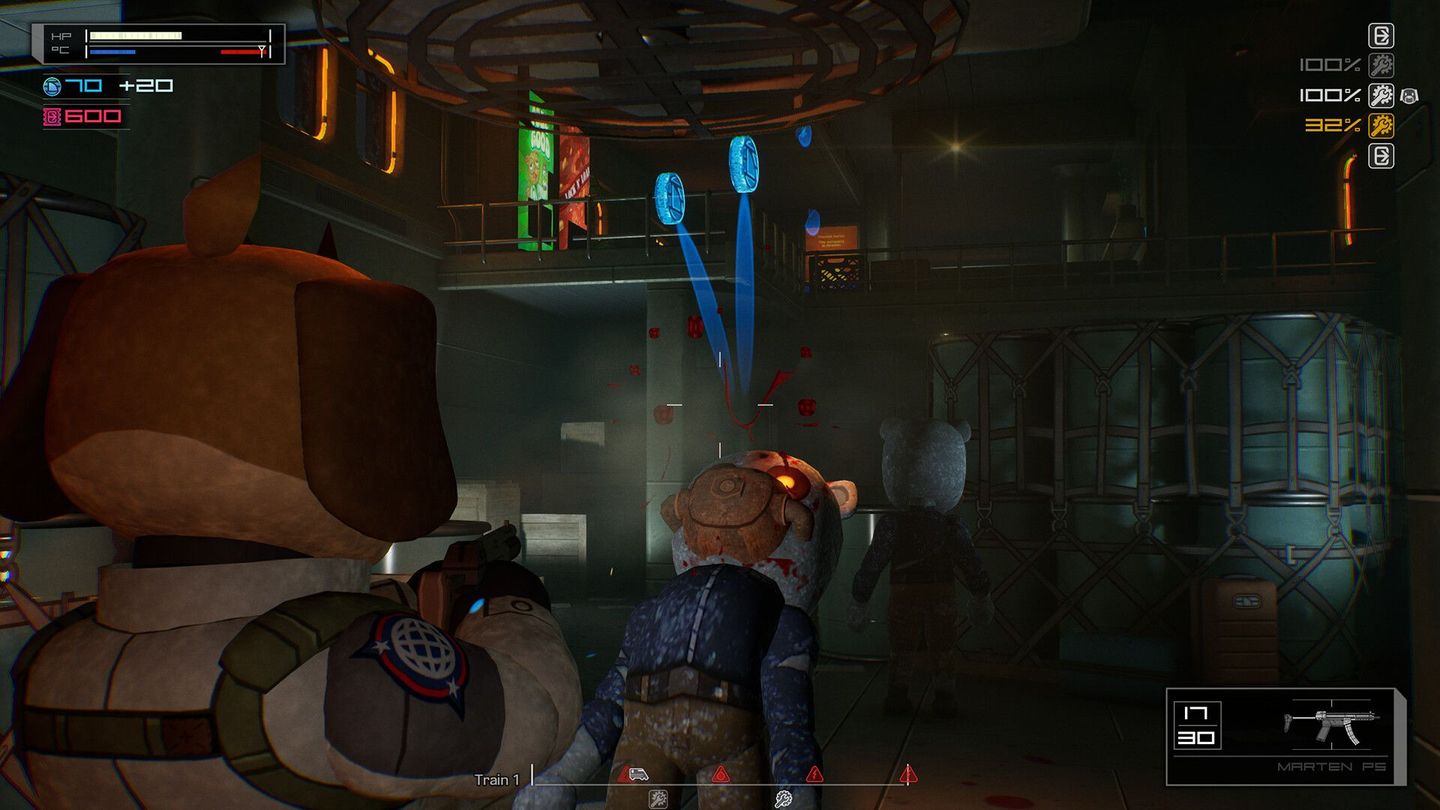1440x810 pixels.
Task: Select the dog head icon beside 100%
Action: coord(1410,96)
